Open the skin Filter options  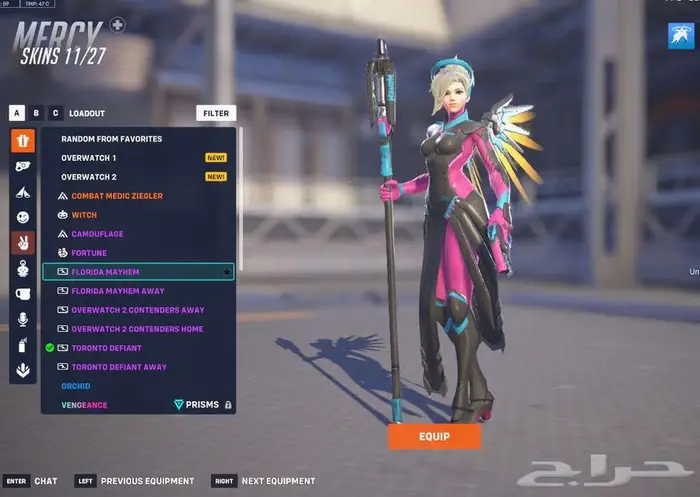[216, 114]
